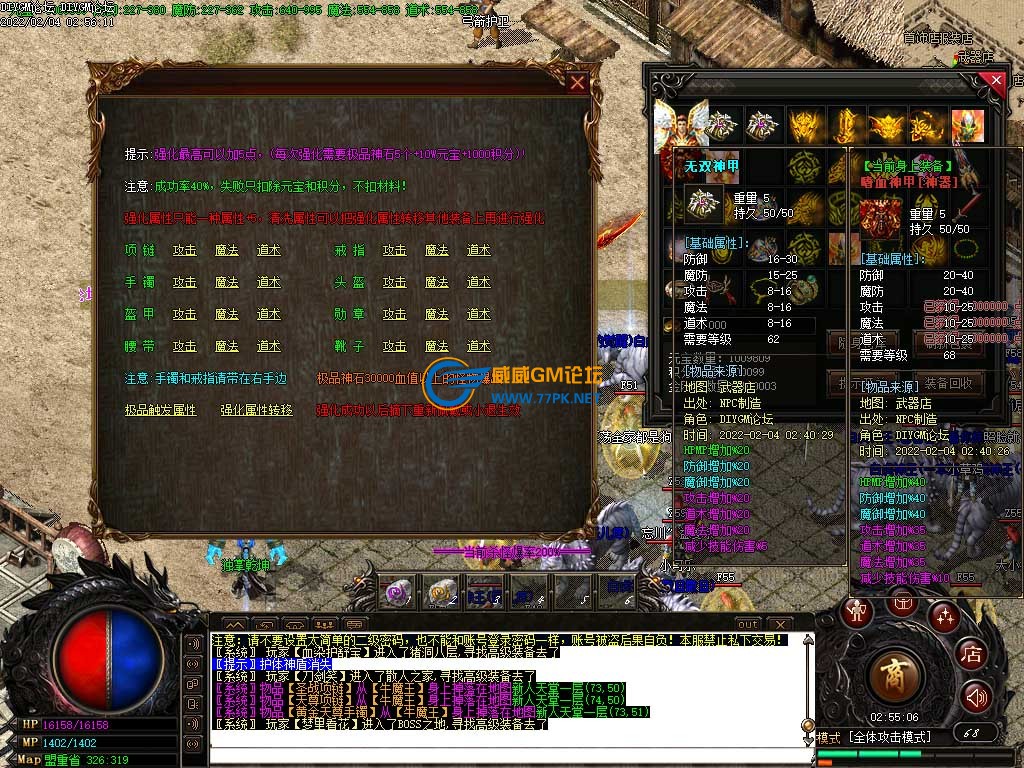Choose 攻击 enhancement for 勋章
The height and width of the screenshot is (768, 1024).
[x=394, y=314]
